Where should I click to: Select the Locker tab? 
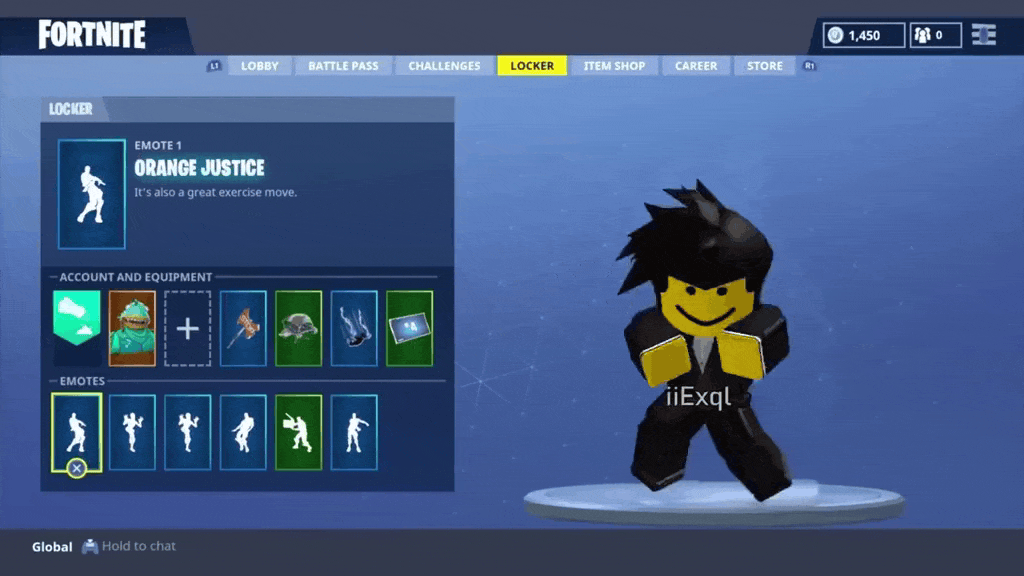pyautogui.click(x=532, y=66)
